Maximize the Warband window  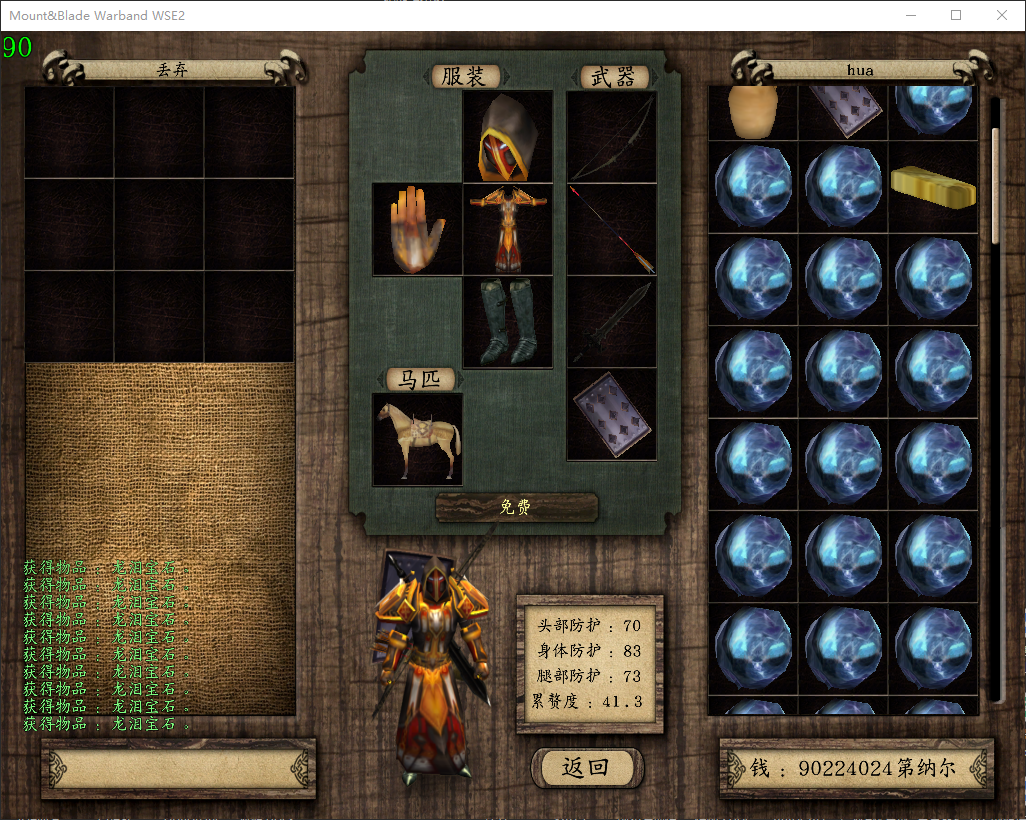click(956, 15)
